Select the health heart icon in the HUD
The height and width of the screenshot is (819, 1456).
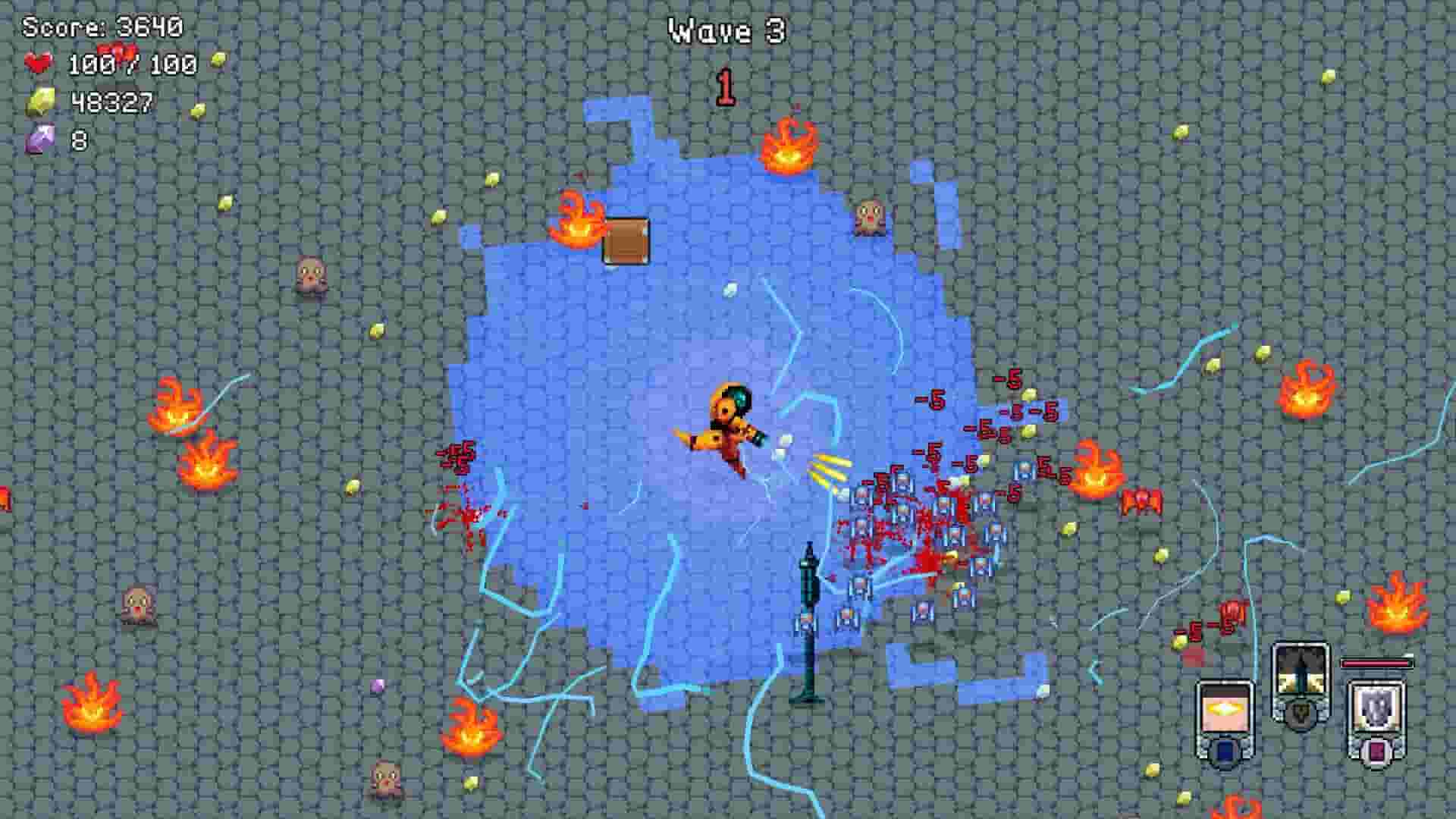pyautogui.click(x=39, y=64)
